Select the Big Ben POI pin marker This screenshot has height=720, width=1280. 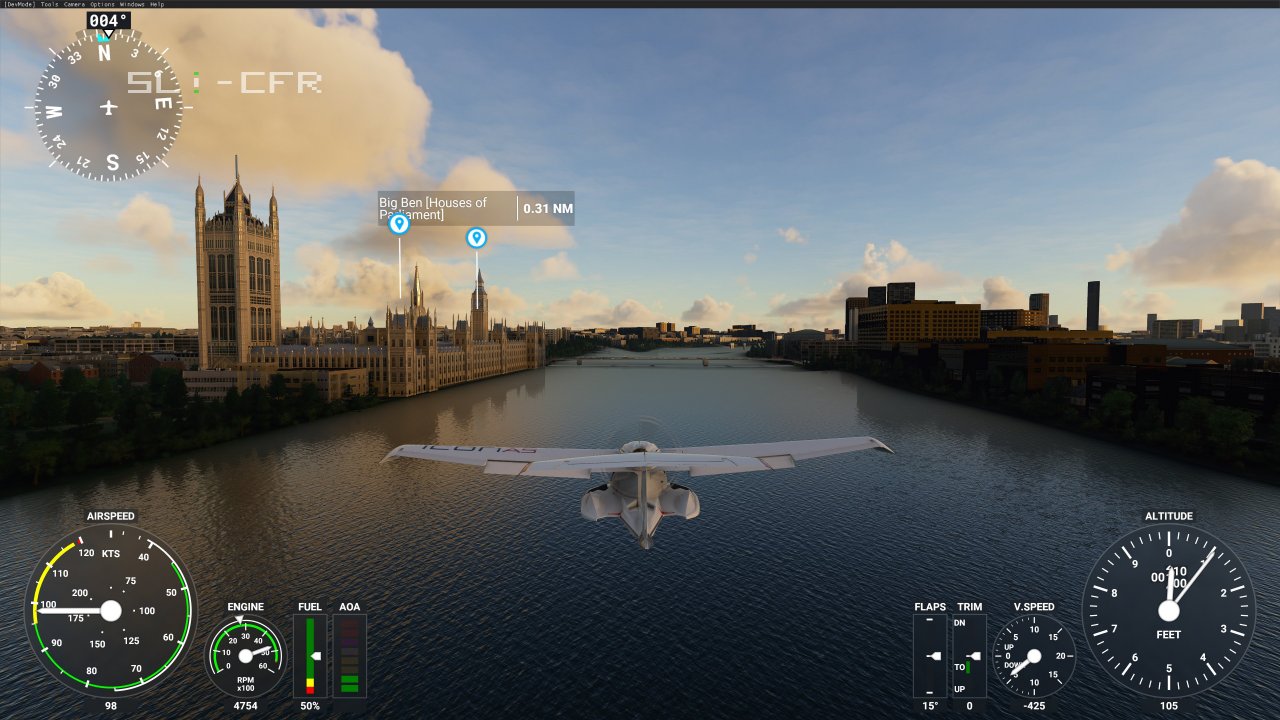399,224
